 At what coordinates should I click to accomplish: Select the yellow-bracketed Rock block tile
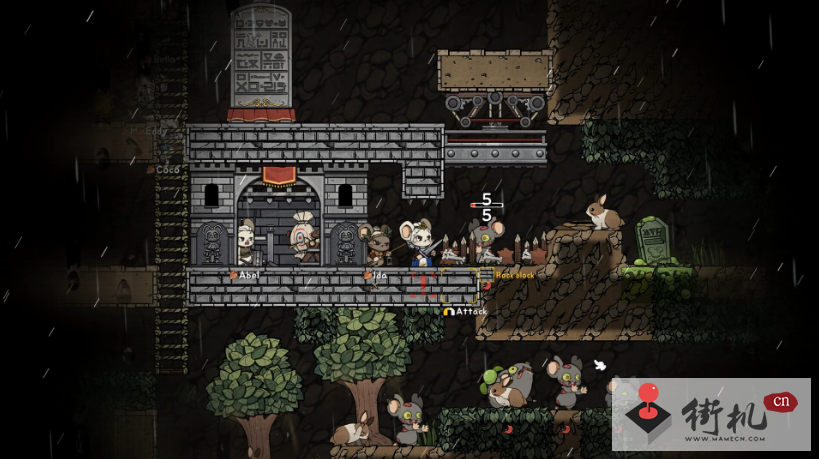point(460,285)
